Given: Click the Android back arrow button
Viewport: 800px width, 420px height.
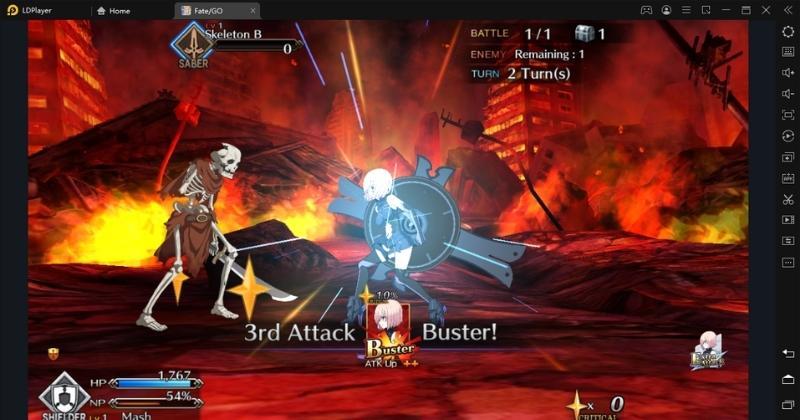Looking at the screenshot, I should tap(788, 354).
